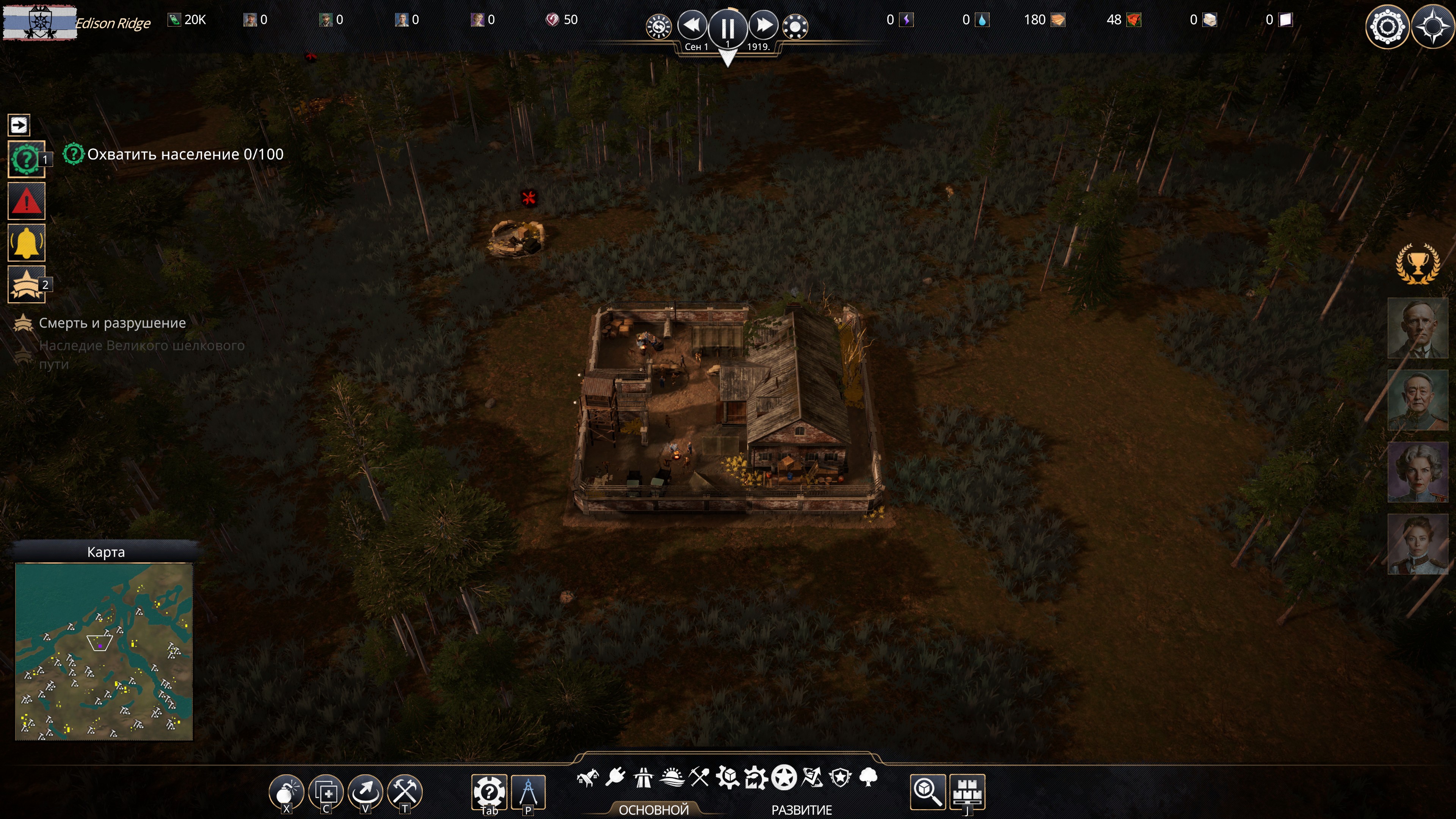Open the drafting compass planning tool

click(528, 791)
